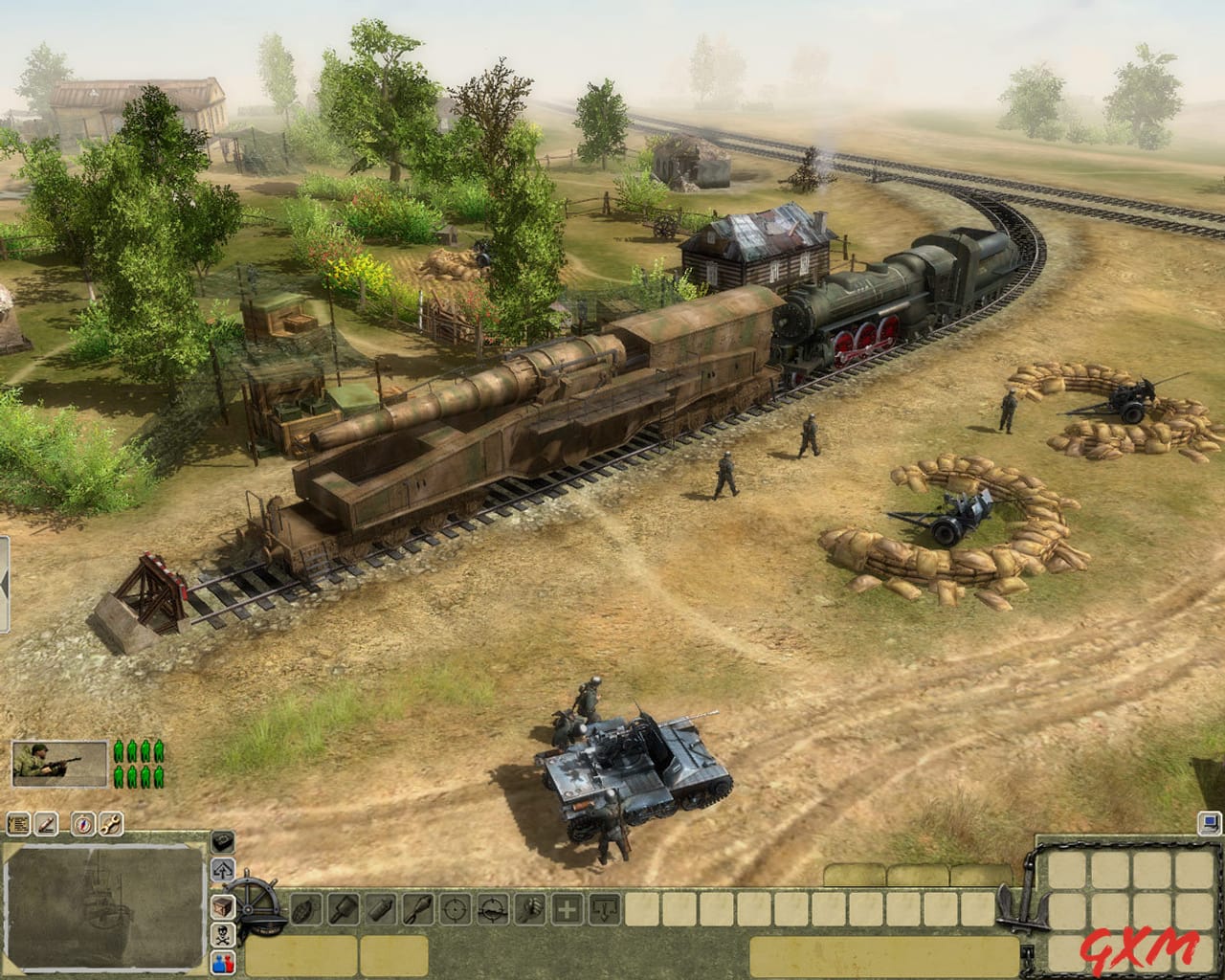Select the smoke grenade icon
The image size is (1225, 980).
click(x=381, y=908)
